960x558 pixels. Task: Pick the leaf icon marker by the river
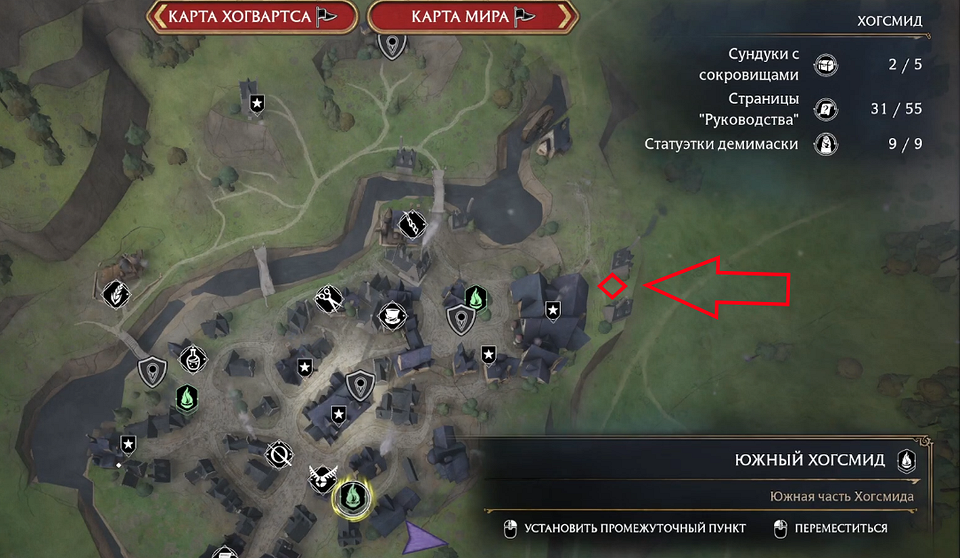coord(116,294)
